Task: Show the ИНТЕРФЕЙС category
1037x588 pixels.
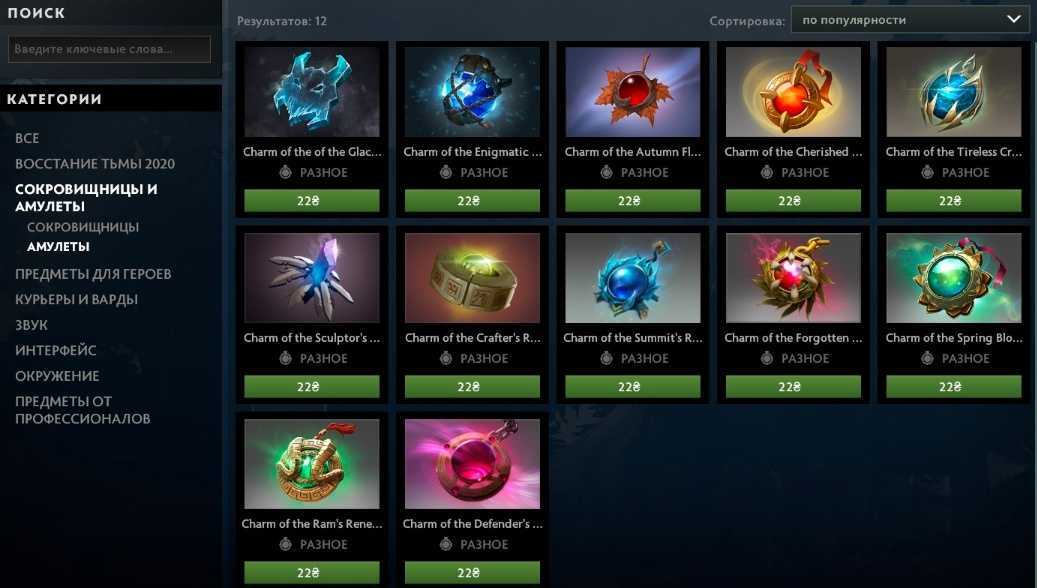Action: [56, 350]
